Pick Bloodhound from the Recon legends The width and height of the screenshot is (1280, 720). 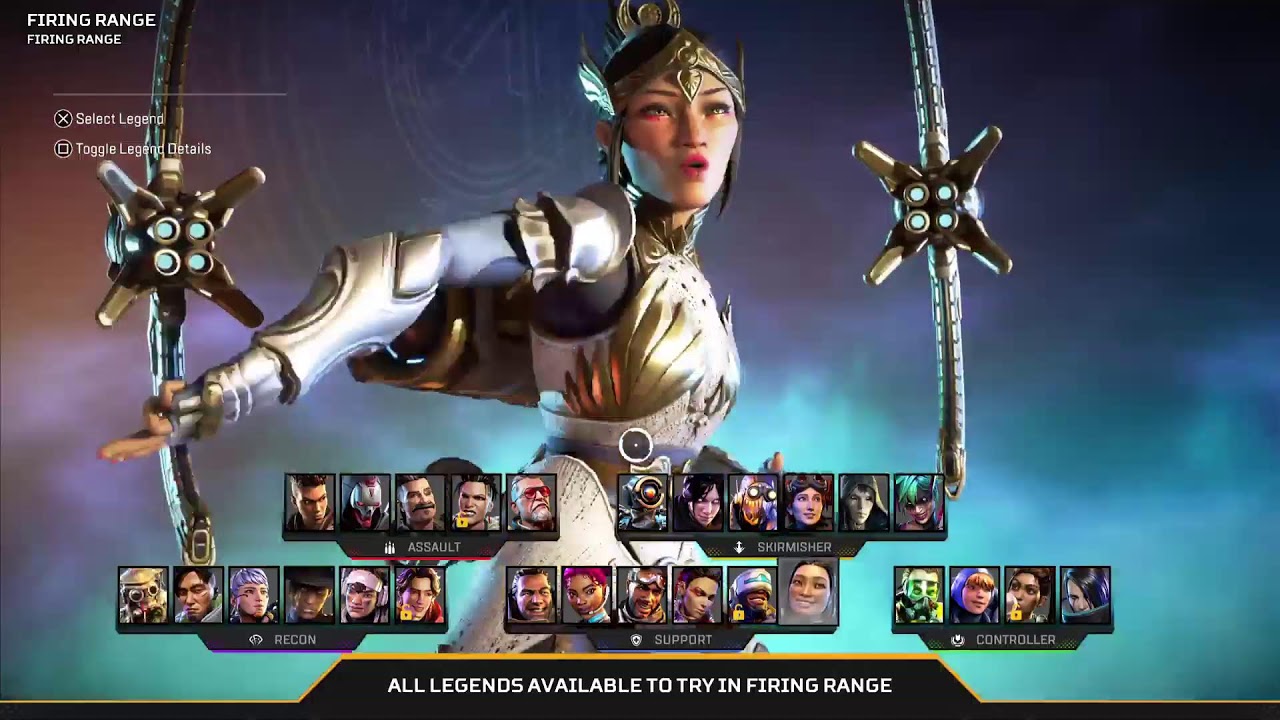coord(143,595)
